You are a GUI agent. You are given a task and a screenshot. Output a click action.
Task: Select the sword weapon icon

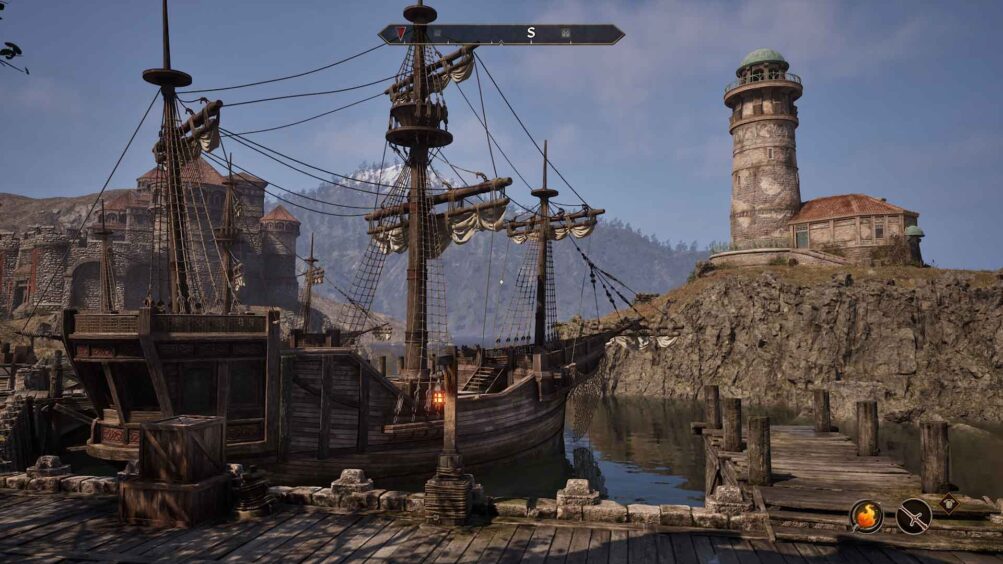tap(913, 516)
